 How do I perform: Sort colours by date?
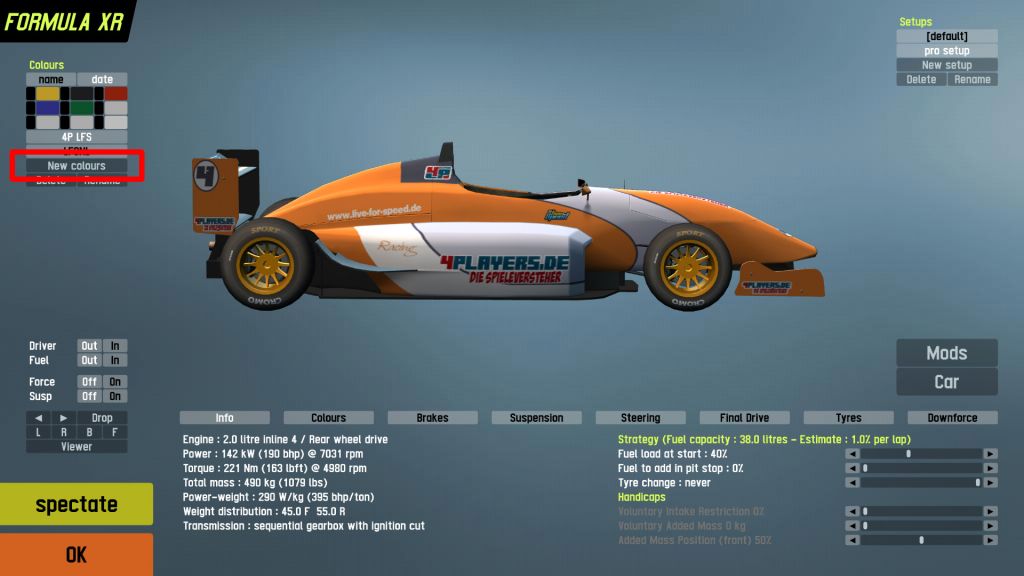pos(103,80)
